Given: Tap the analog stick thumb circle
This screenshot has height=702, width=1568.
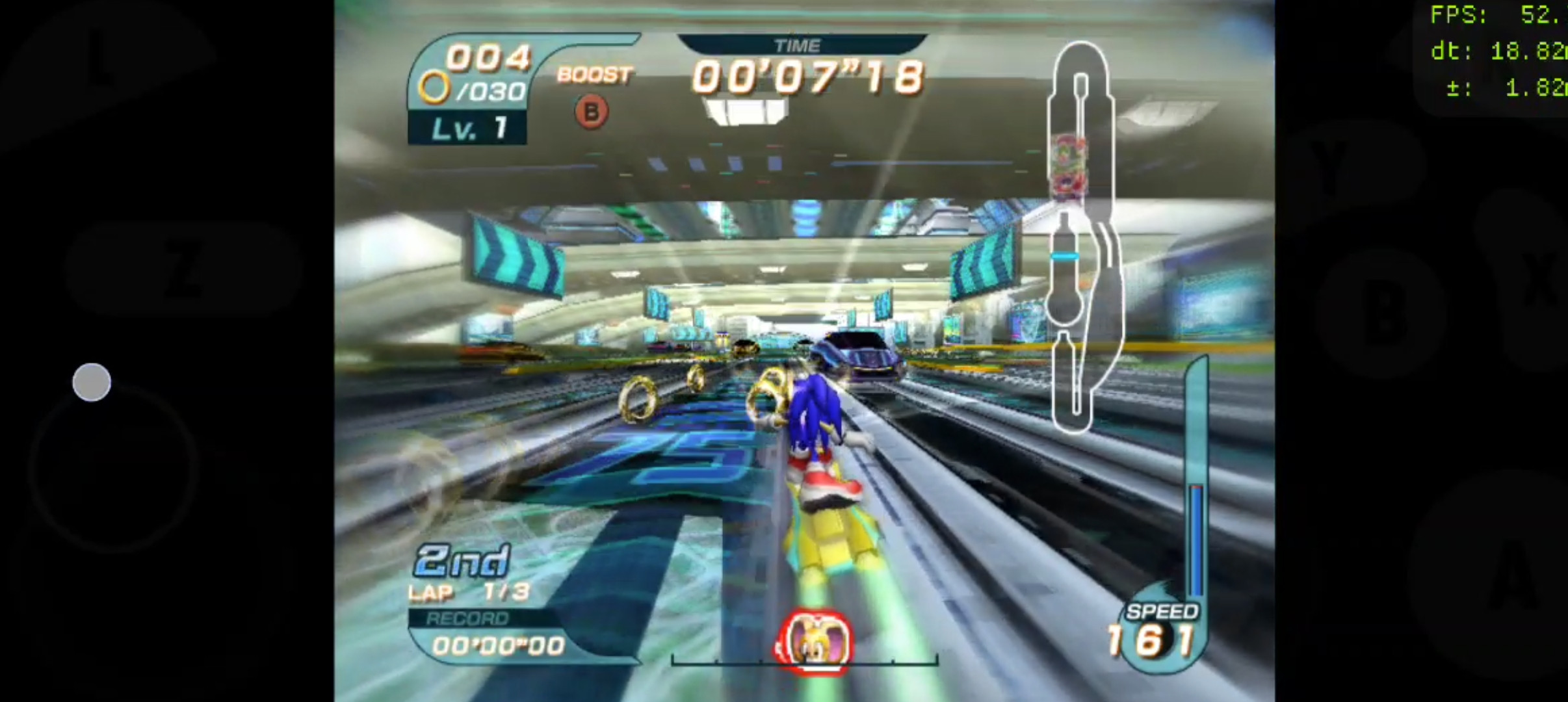Looking at the screenshot, I should point(91,382).
